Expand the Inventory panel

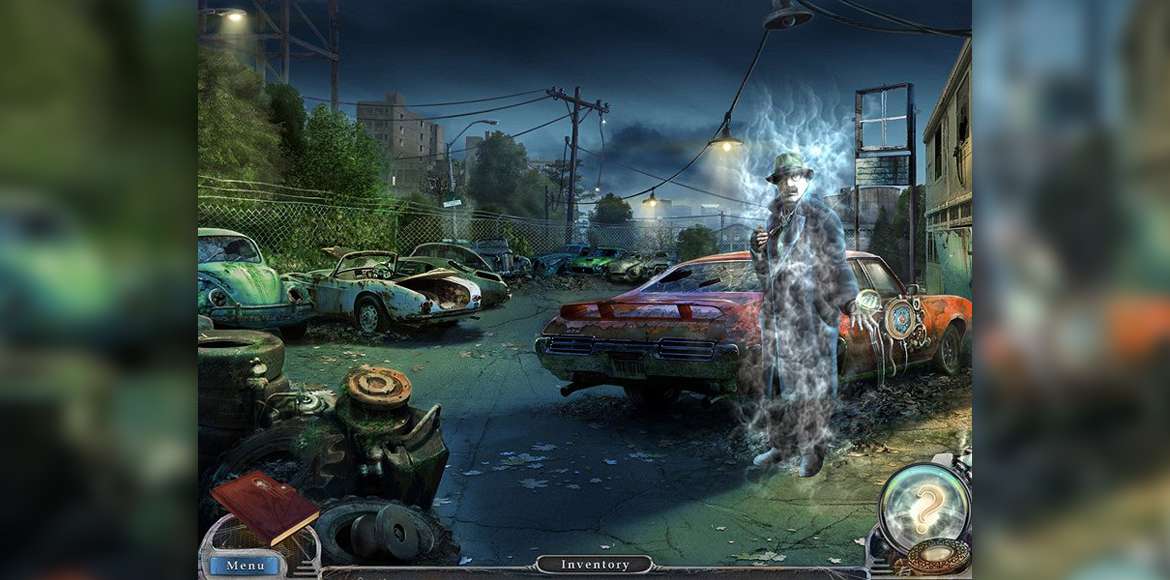point(595,565)
